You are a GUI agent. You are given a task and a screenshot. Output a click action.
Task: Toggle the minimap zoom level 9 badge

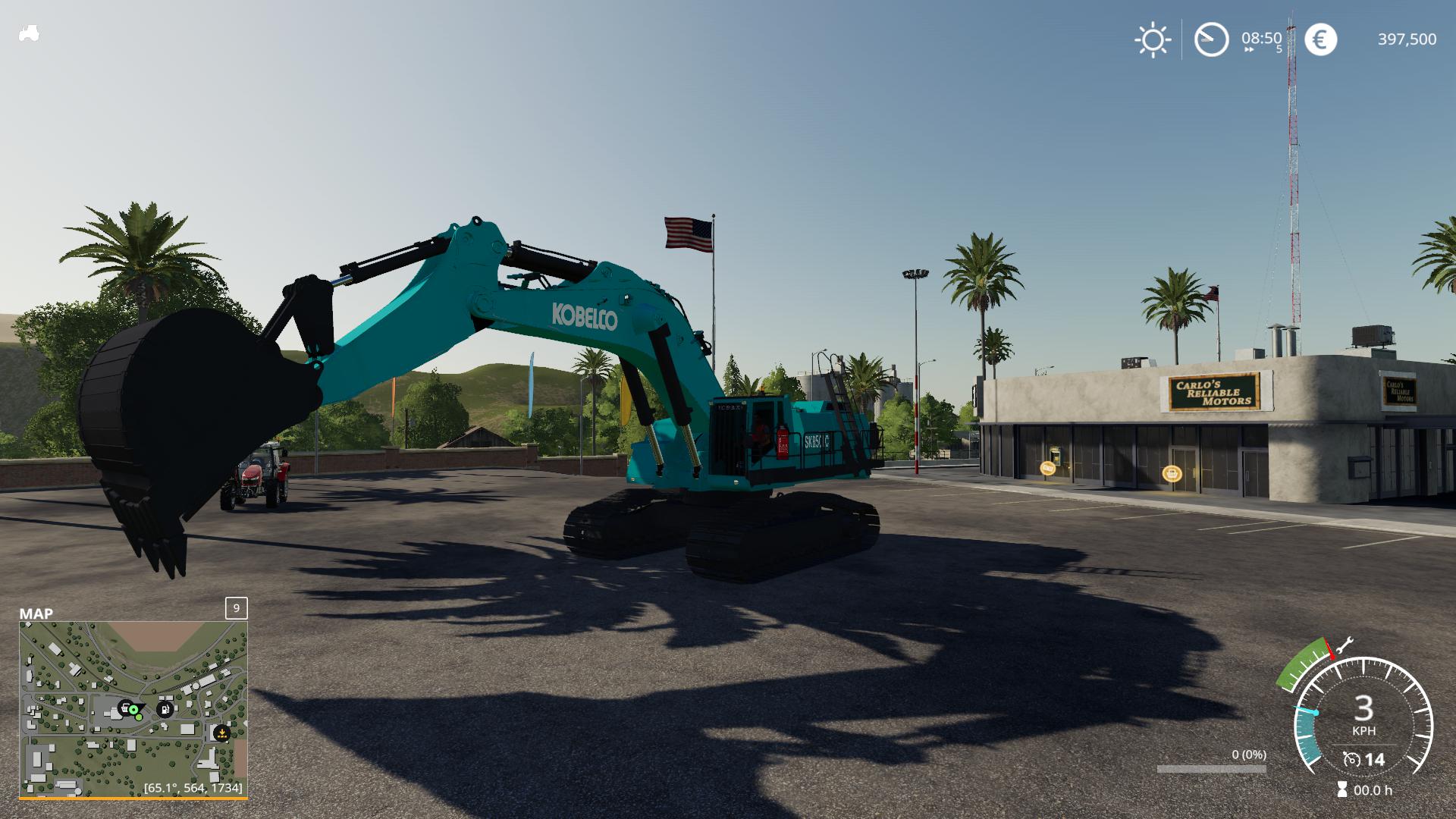(x=236, y=607)
